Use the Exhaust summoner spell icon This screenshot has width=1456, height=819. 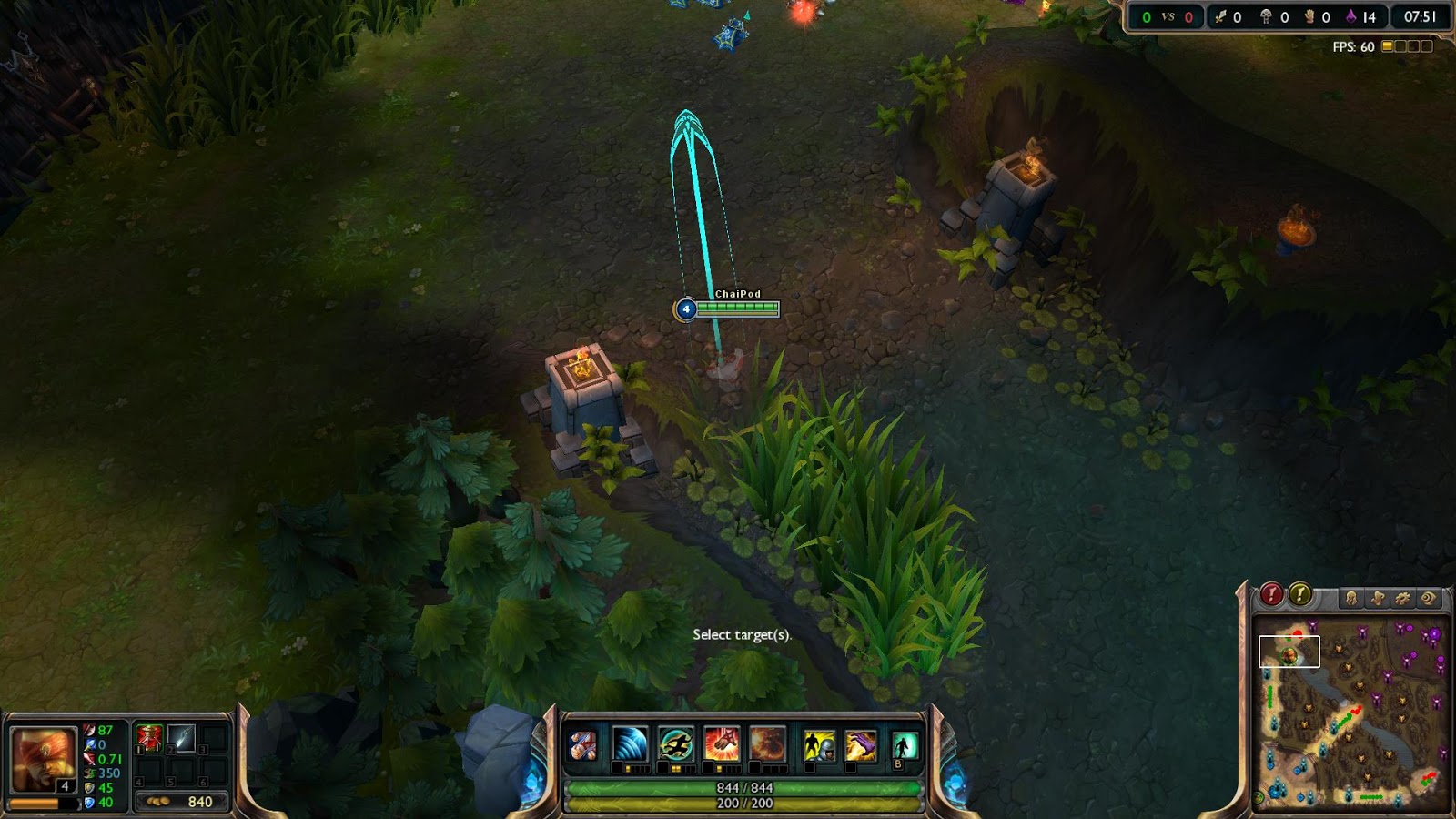(x=817, y=744)
